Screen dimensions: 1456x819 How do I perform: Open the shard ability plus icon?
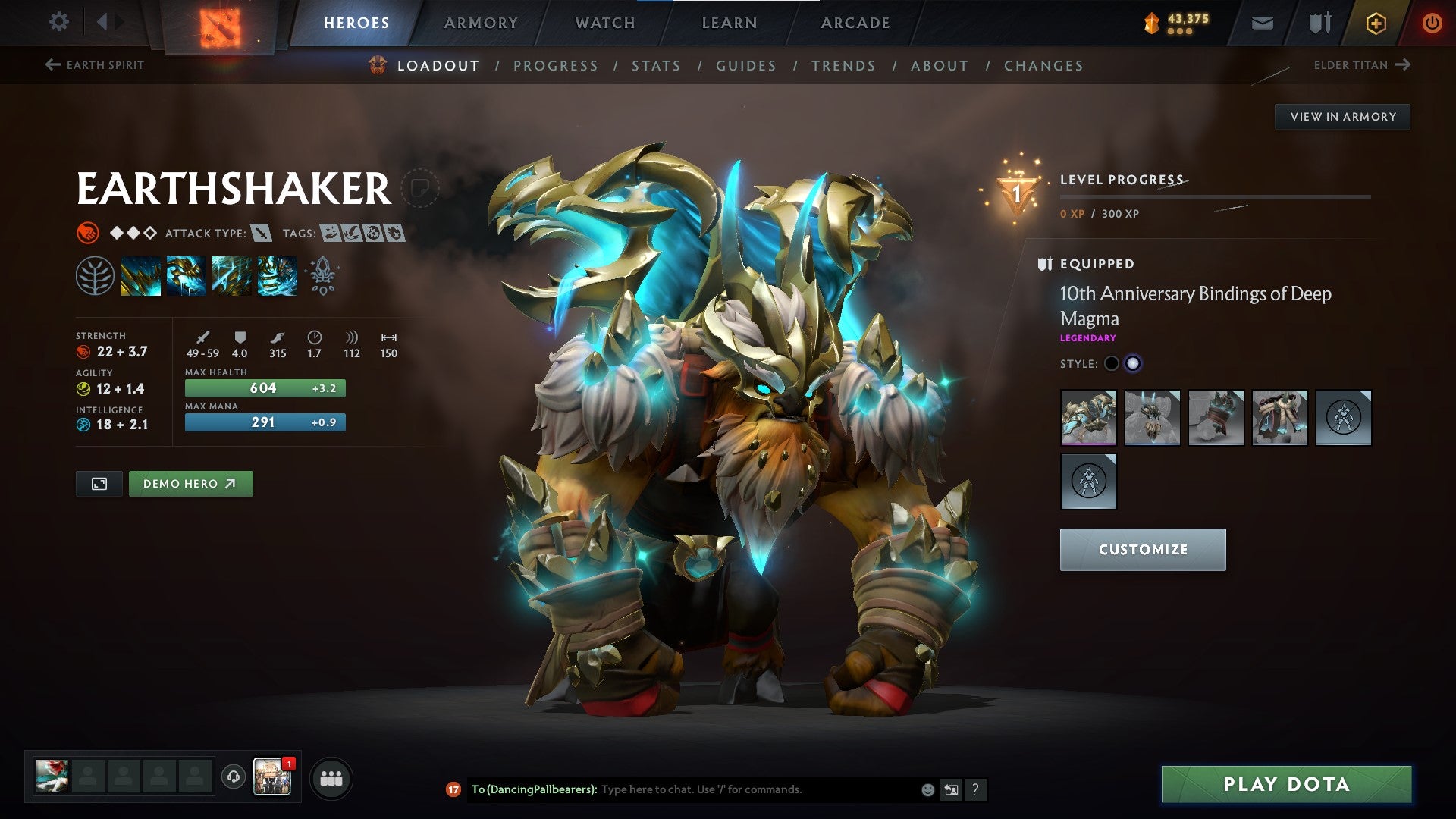[x=322, y=290]
